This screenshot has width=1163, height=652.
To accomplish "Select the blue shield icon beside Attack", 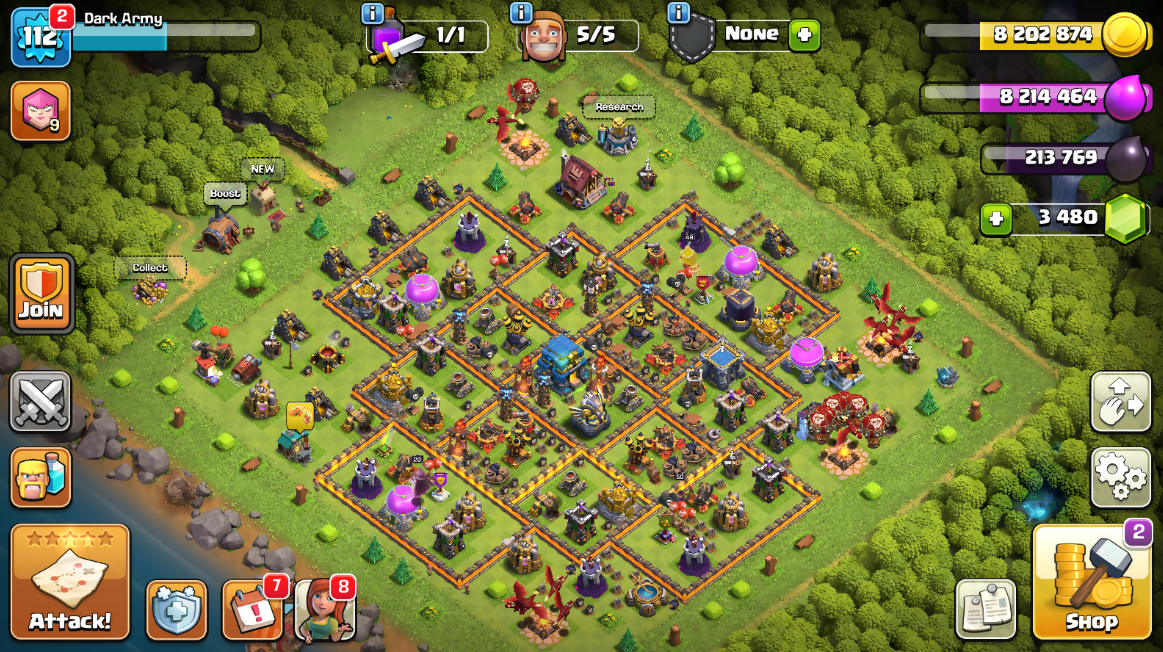I will [176, 610].
